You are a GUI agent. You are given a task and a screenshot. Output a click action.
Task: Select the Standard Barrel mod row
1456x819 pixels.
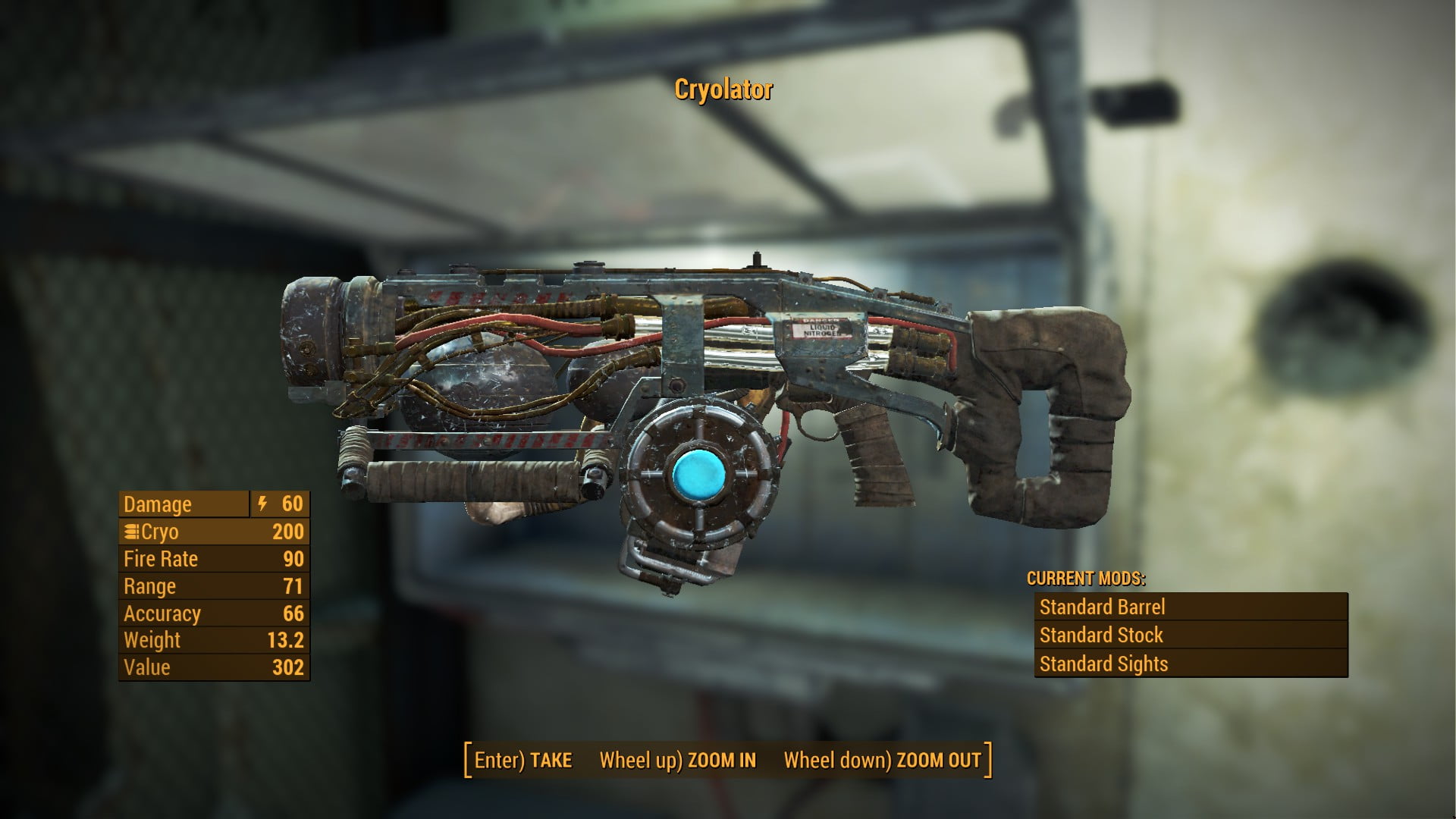point(1191,607)
